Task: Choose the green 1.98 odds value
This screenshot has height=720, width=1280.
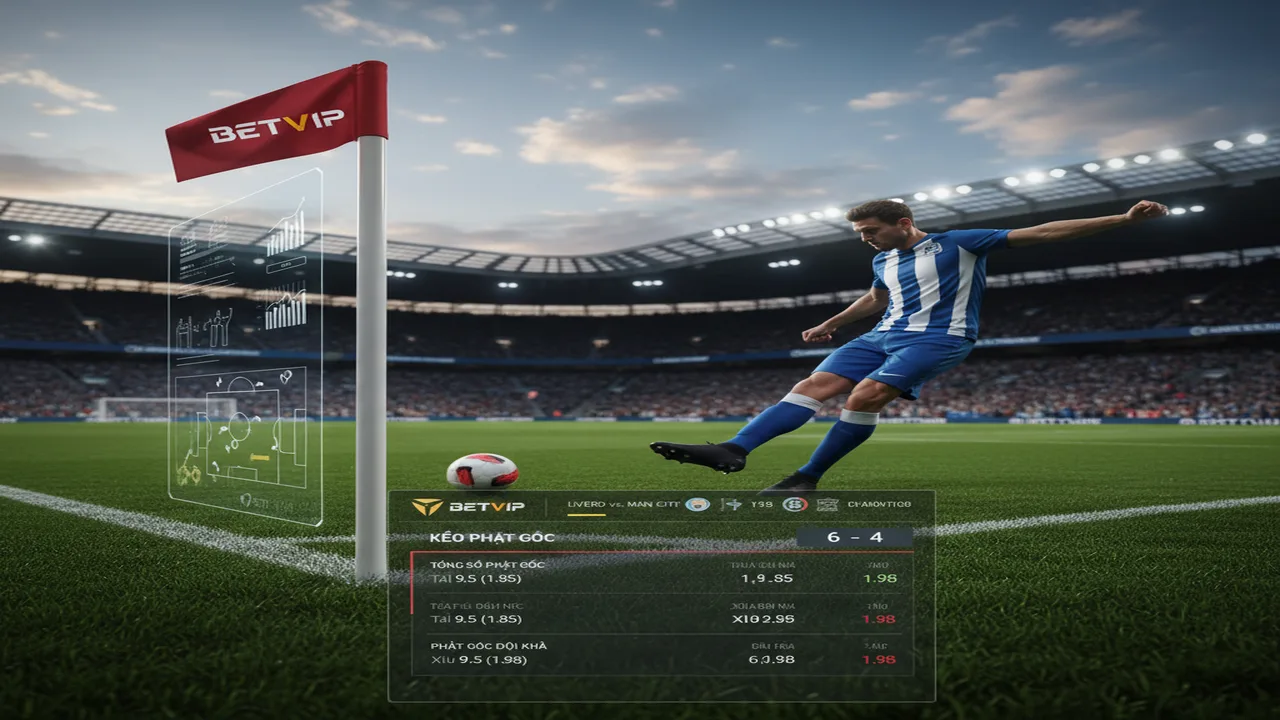Action: click(x=879, y=578)
